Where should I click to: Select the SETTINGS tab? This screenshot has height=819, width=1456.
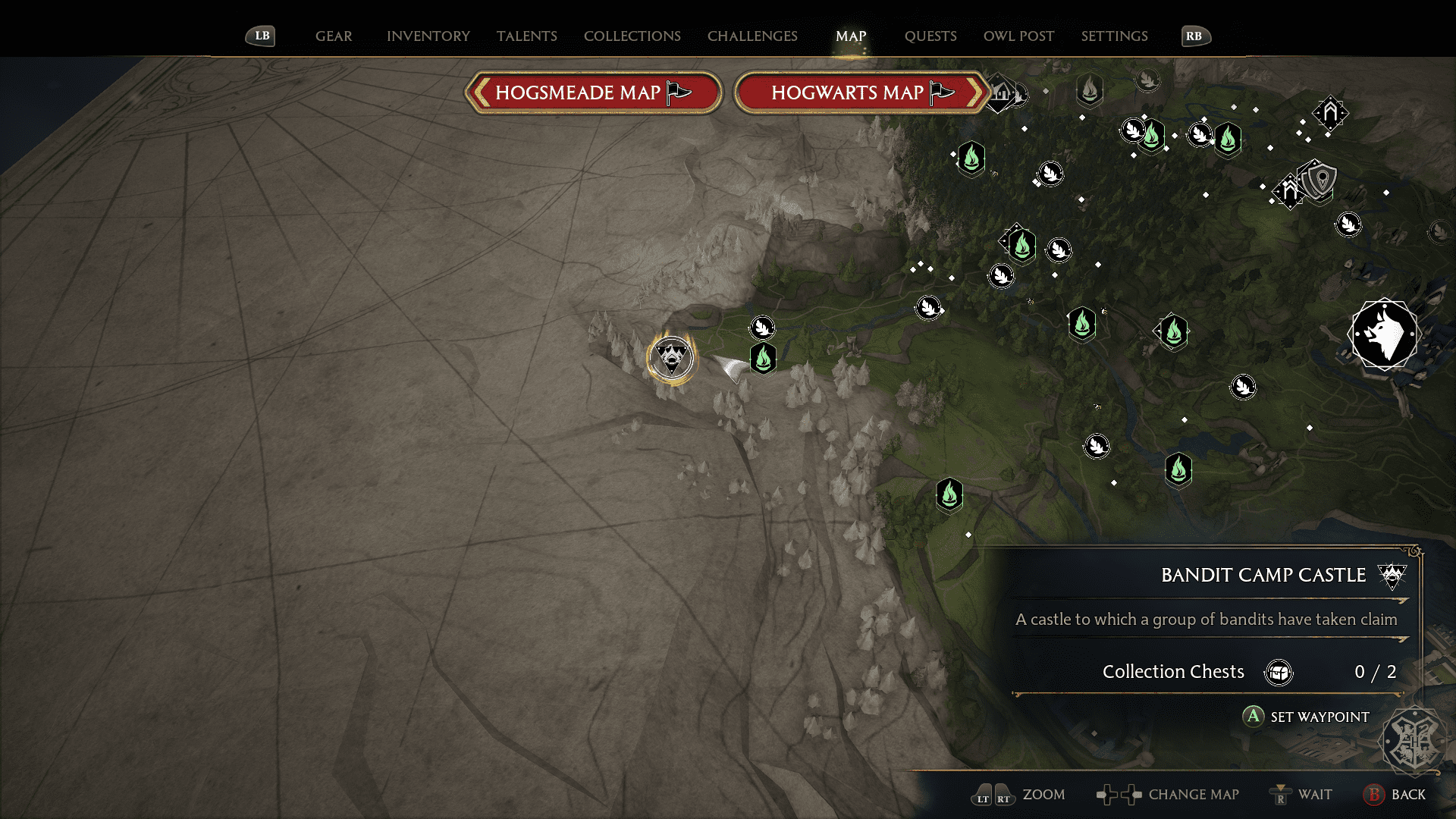tap(1114, 36)
